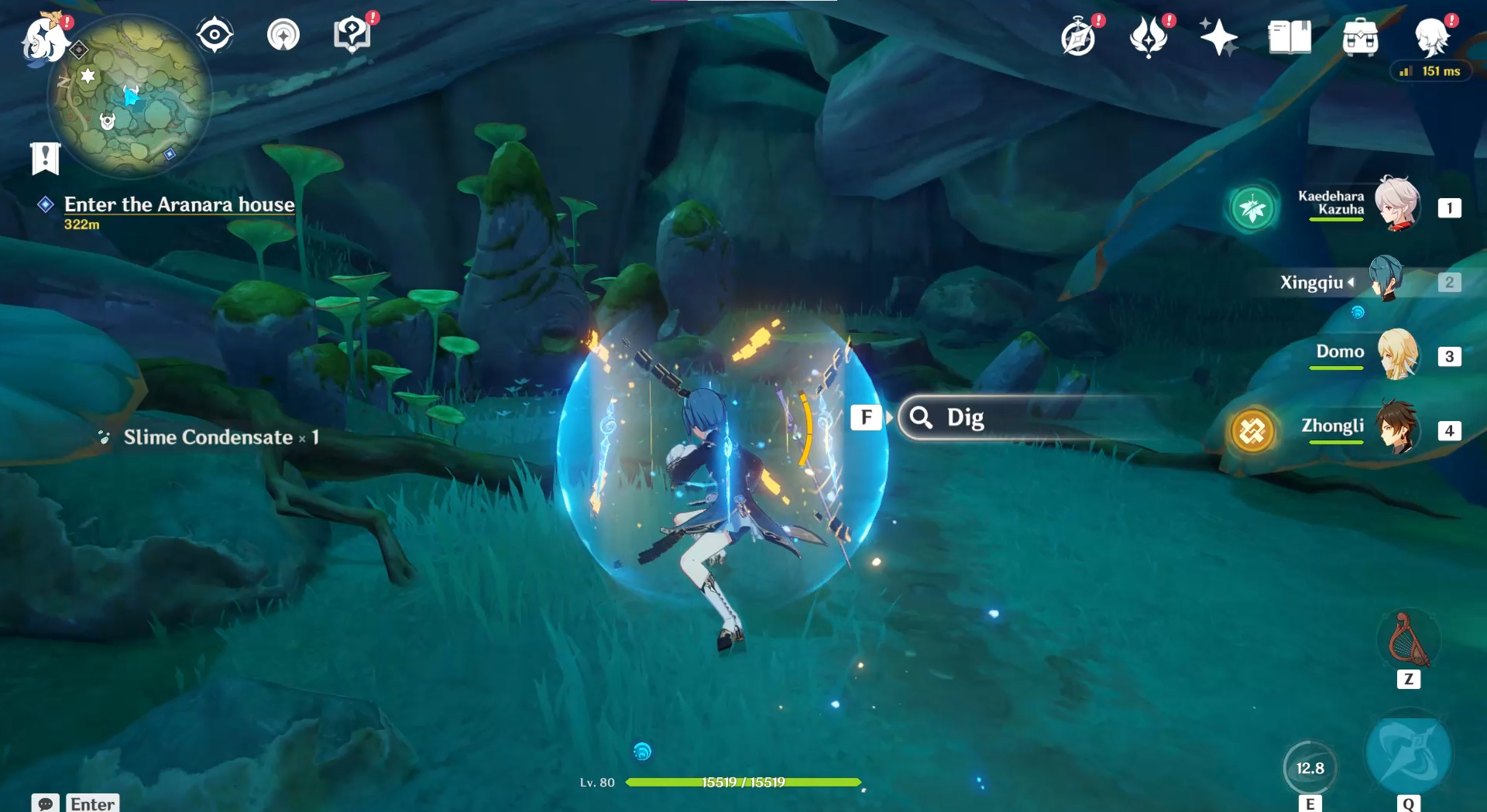Select the 'Enter the Aranara house' quest link
The image size is (1487, 812).
[178, 204]
